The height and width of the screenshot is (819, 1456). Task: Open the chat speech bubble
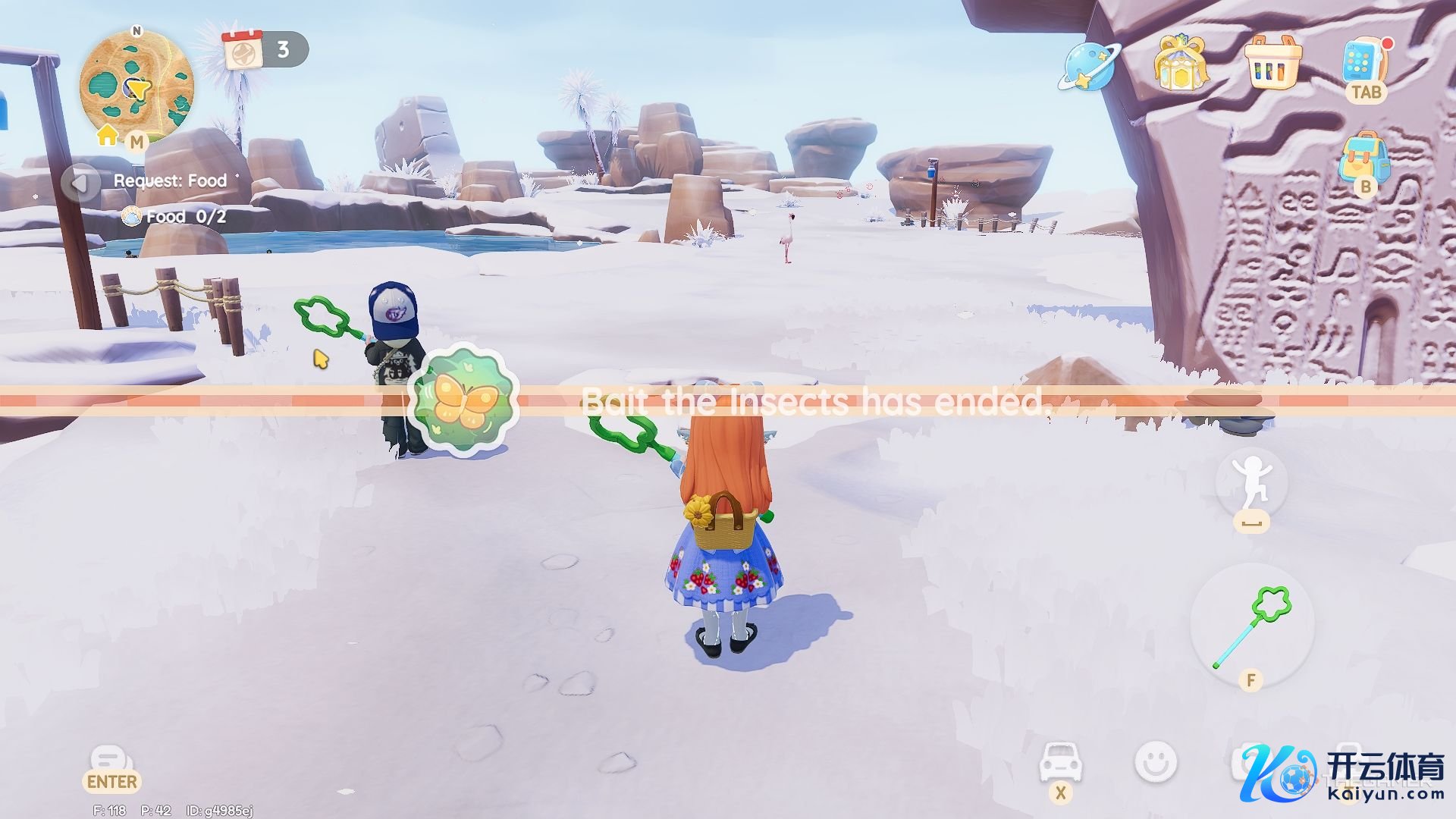111,761
